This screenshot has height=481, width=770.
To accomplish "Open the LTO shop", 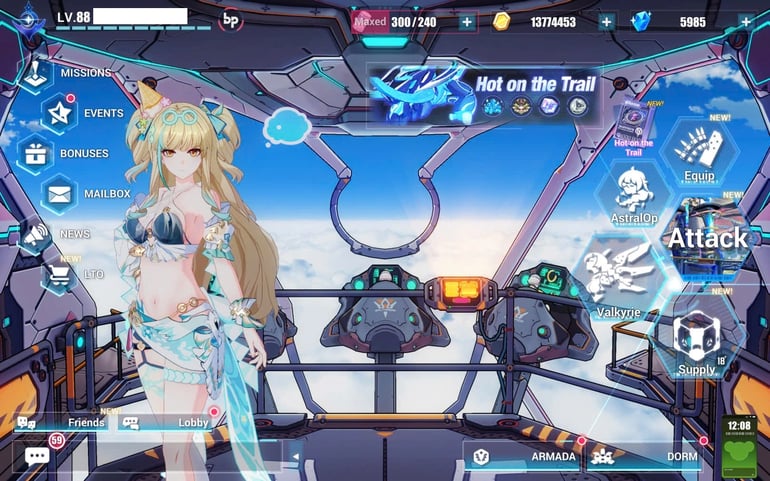I will pyautogui.click(x=62, y=274).
